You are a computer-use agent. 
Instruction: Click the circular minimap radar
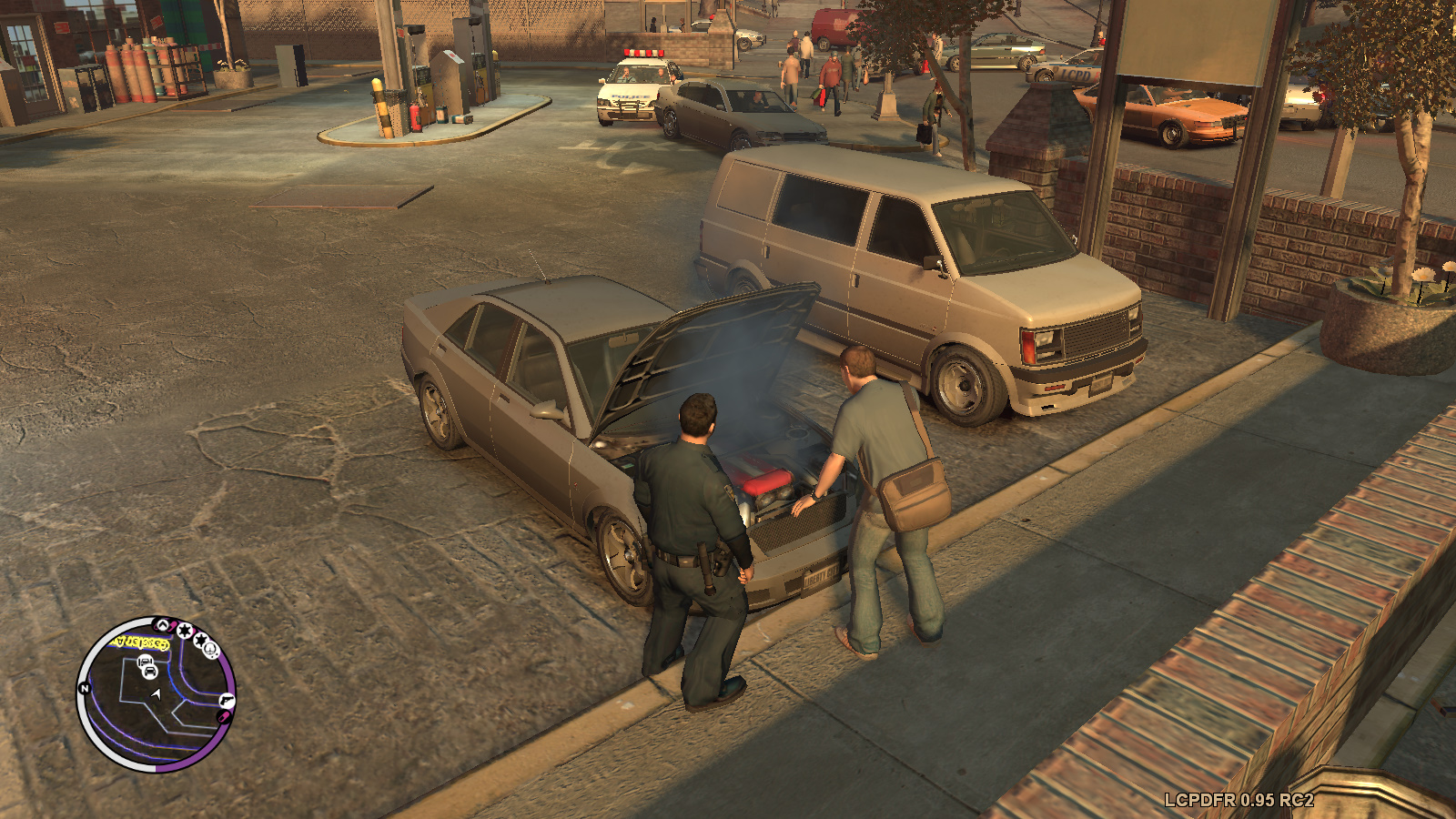[156, 694]
